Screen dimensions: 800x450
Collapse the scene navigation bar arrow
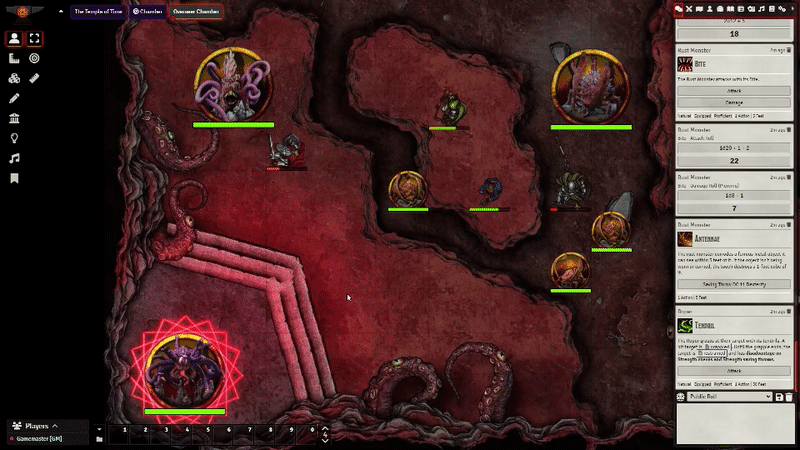tap(61, 12)
